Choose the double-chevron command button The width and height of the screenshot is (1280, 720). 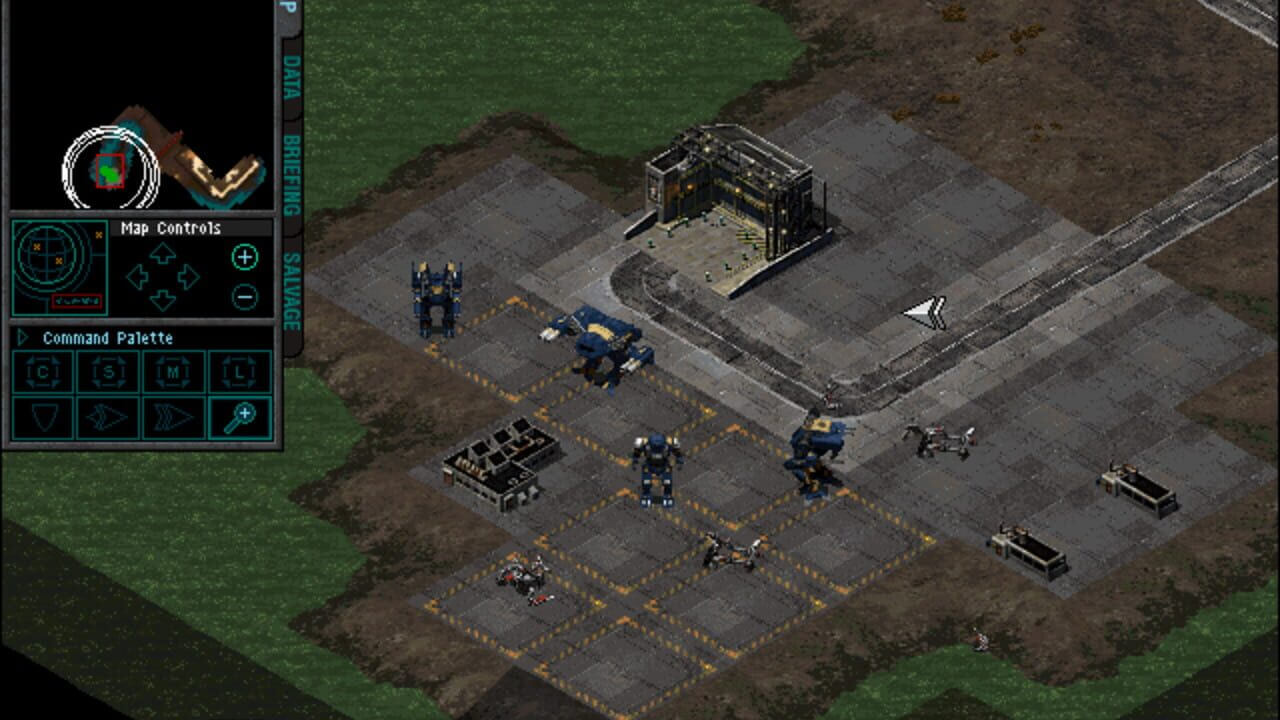click(108, 417)
